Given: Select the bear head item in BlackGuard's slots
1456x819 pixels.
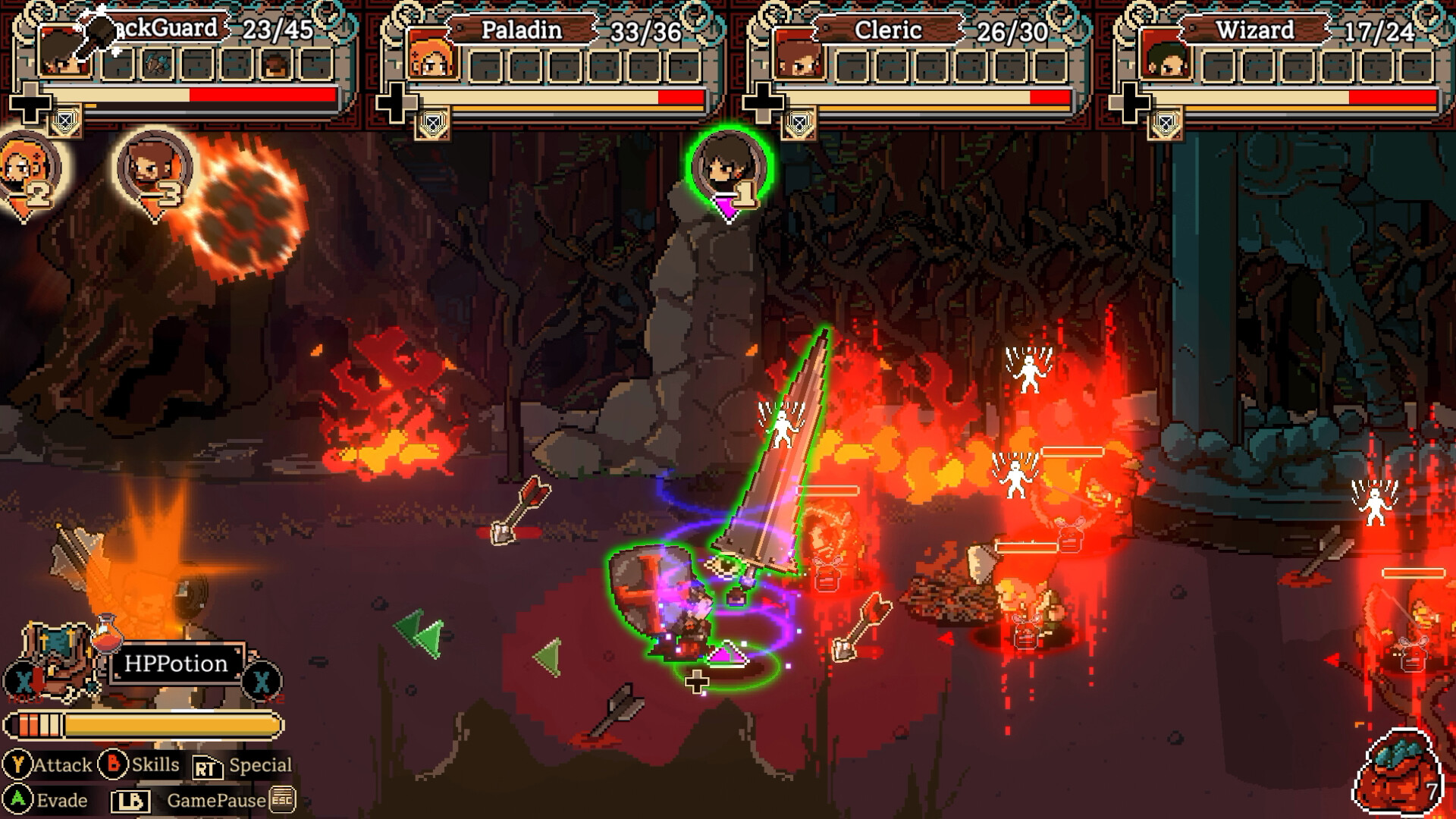Looking at the screenshot, I should click(x=275, y=65).
